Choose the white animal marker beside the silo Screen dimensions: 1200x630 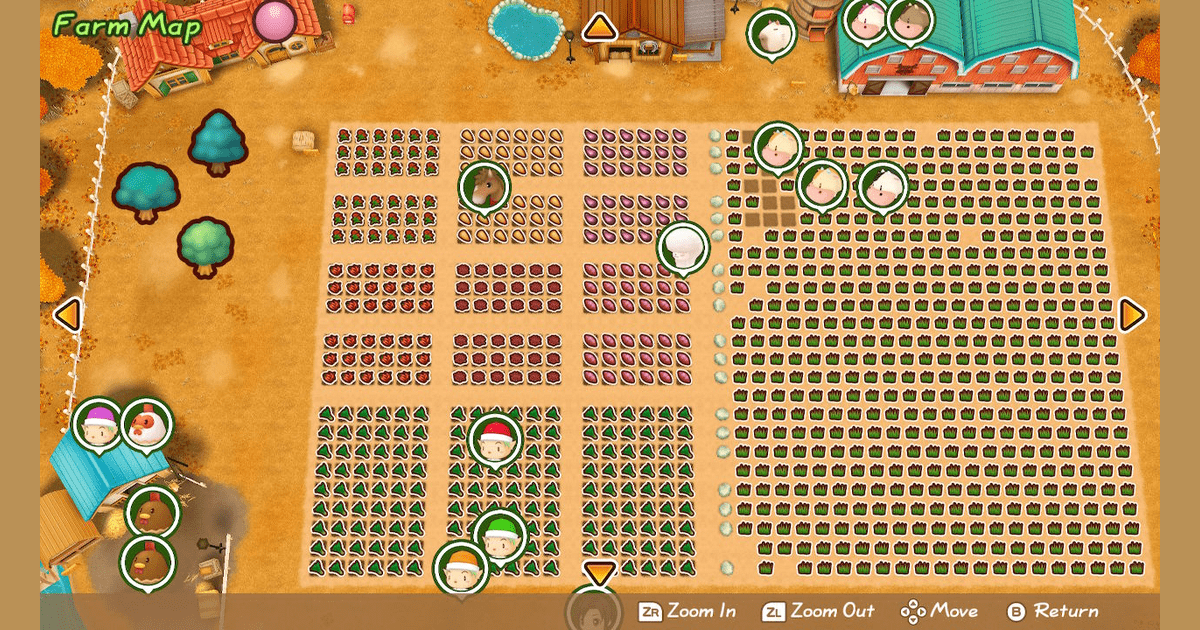coord(772,33)
